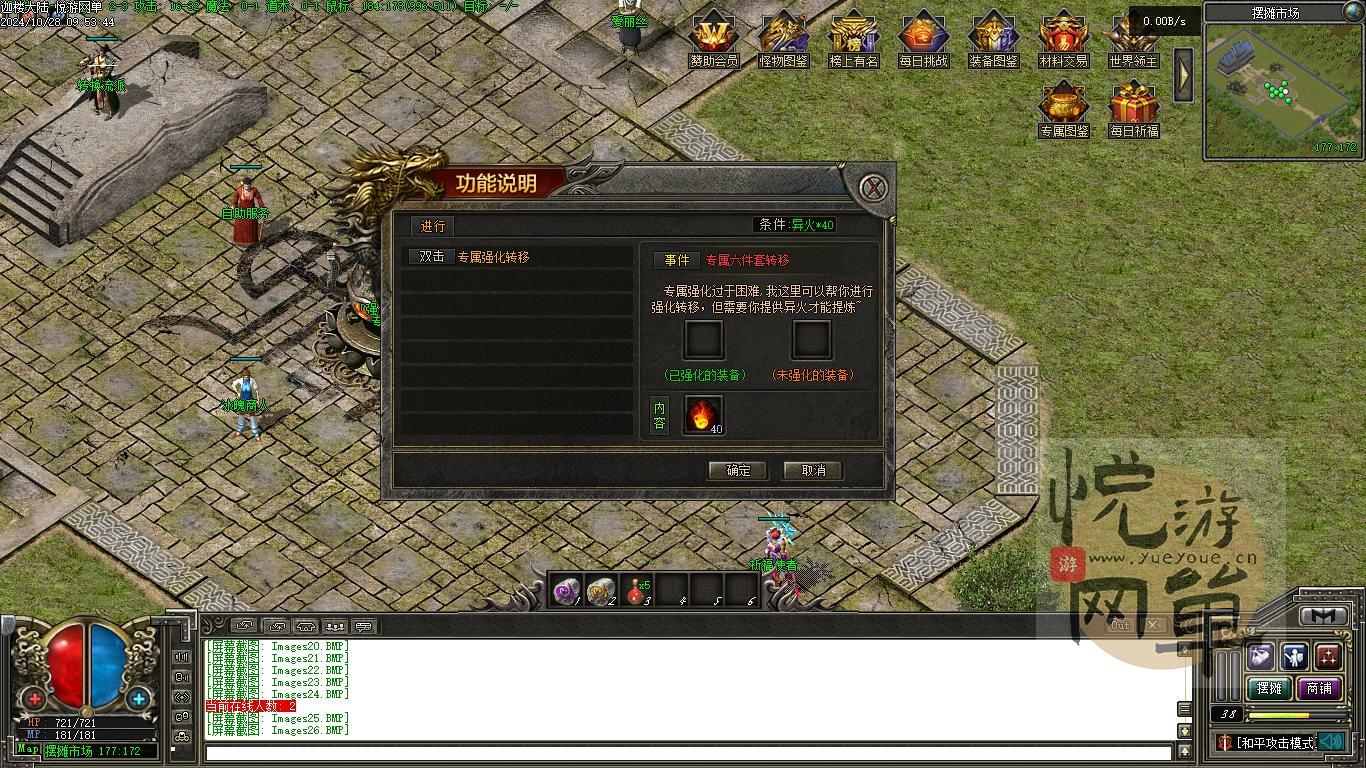Click the 摆摊市场 minimap
Viewport: 1366px width, 768px height.
tap(1283, 90)
